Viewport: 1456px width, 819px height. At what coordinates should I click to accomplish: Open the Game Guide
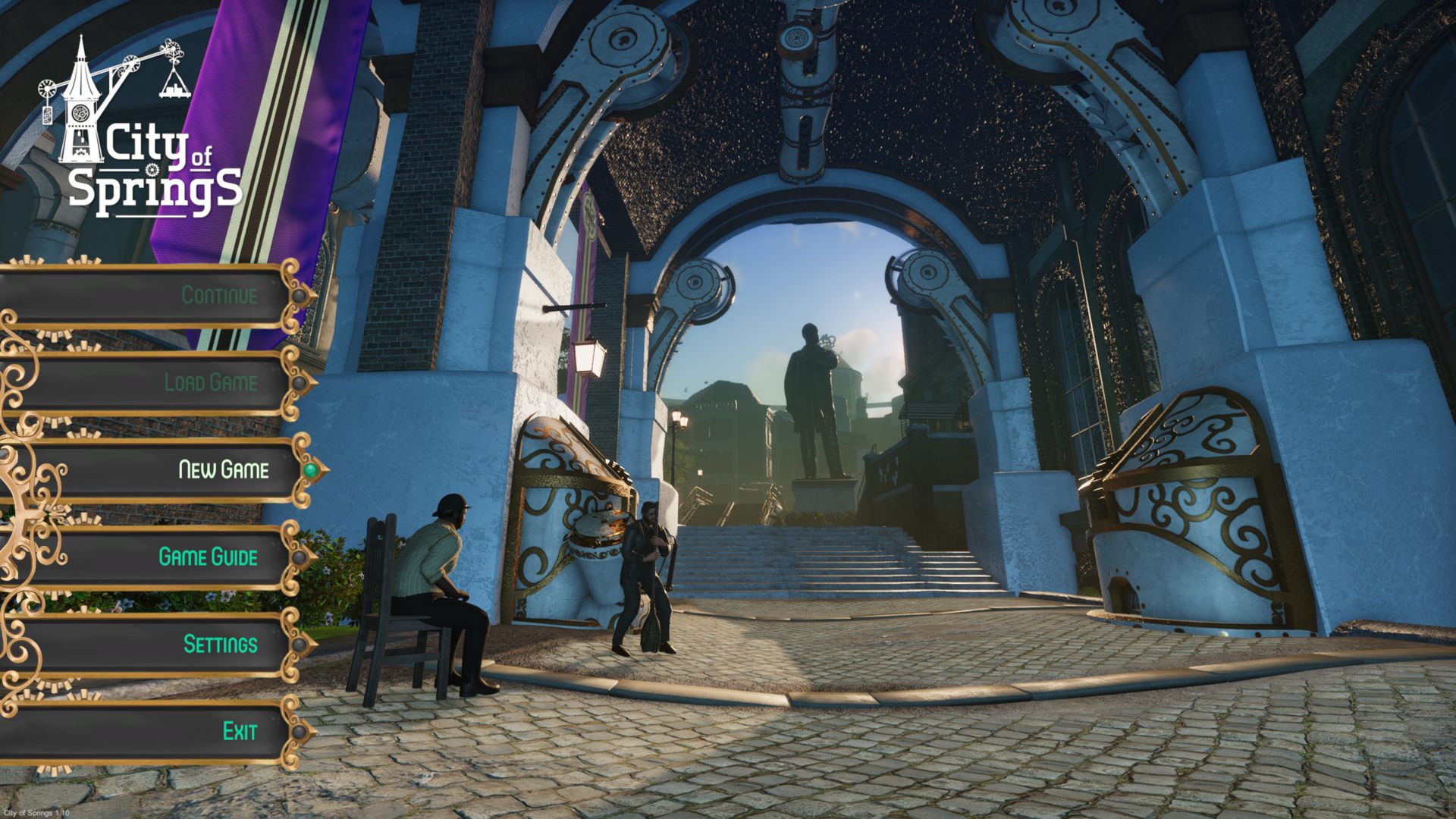208,557
